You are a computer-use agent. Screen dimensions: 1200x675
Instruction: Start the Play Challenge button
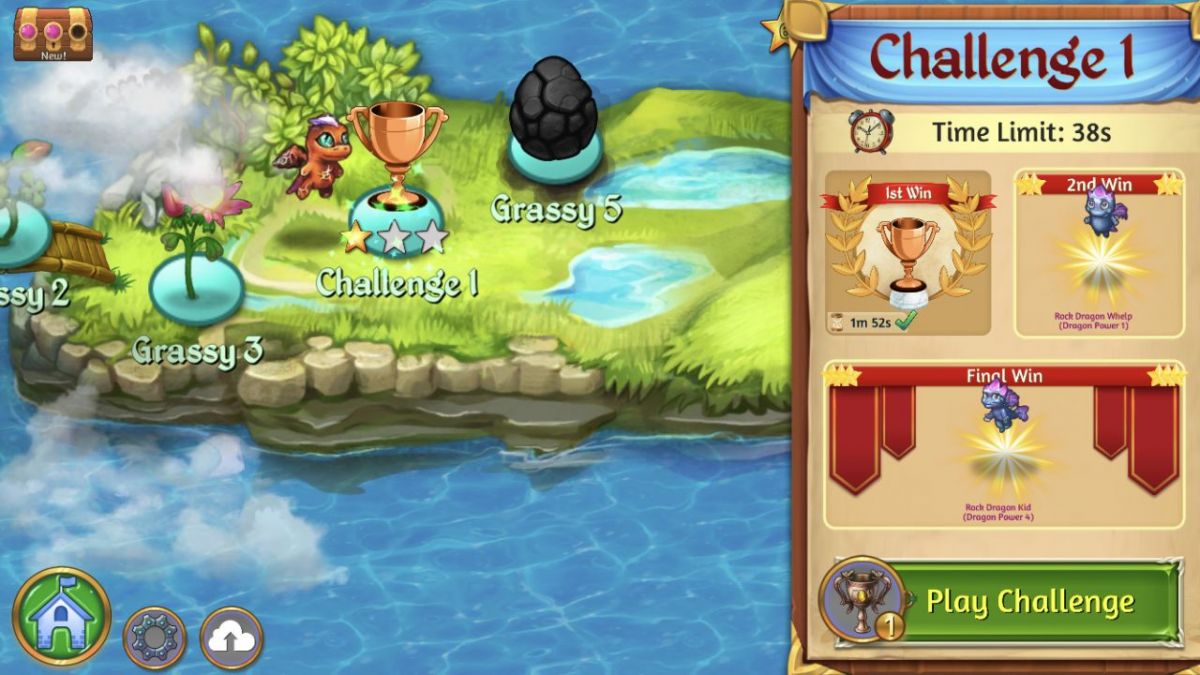click(x=1030, y=601)
